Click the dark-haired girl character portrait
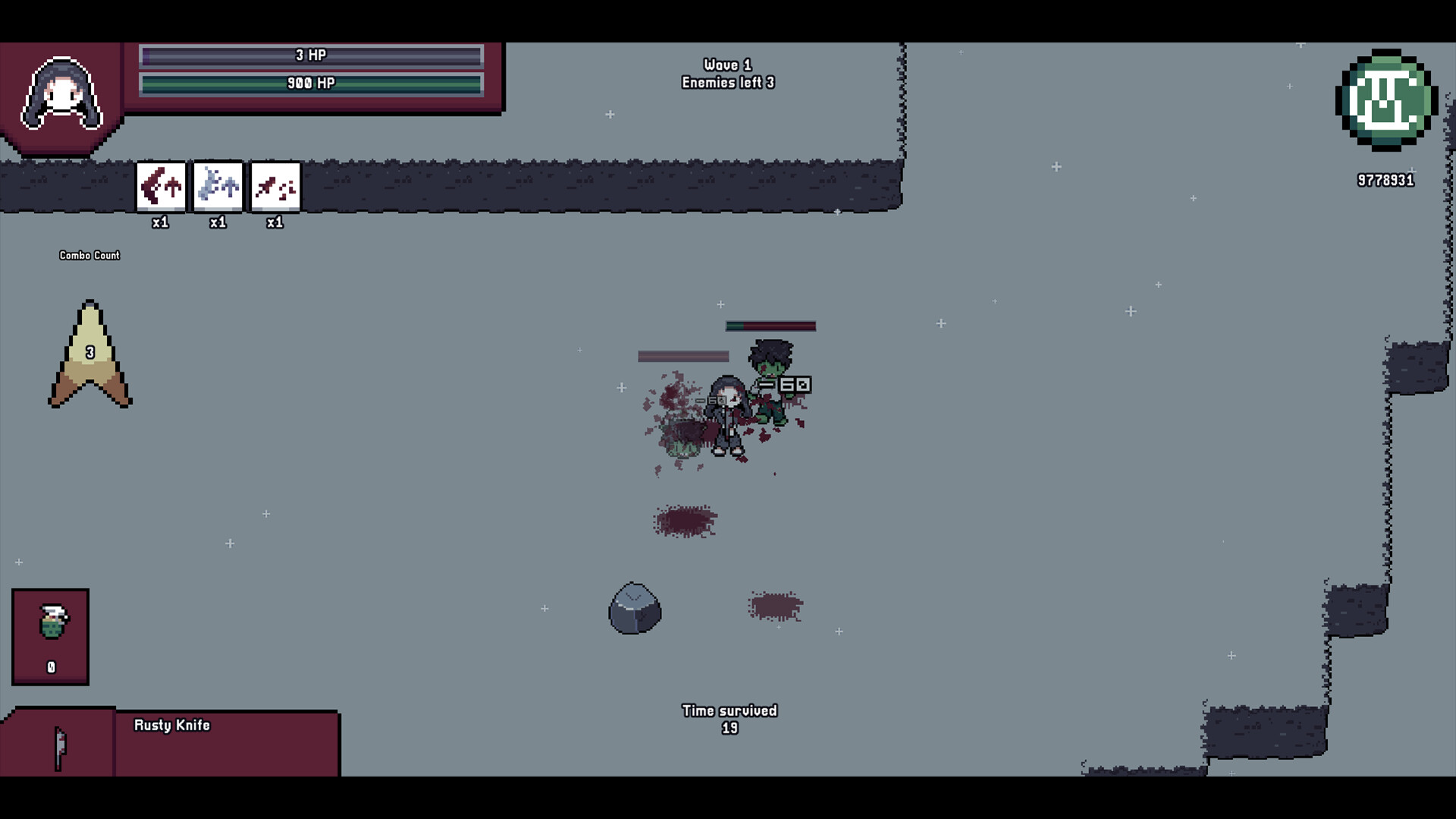Screen dimensions: 1456x819 click(61, 95)
